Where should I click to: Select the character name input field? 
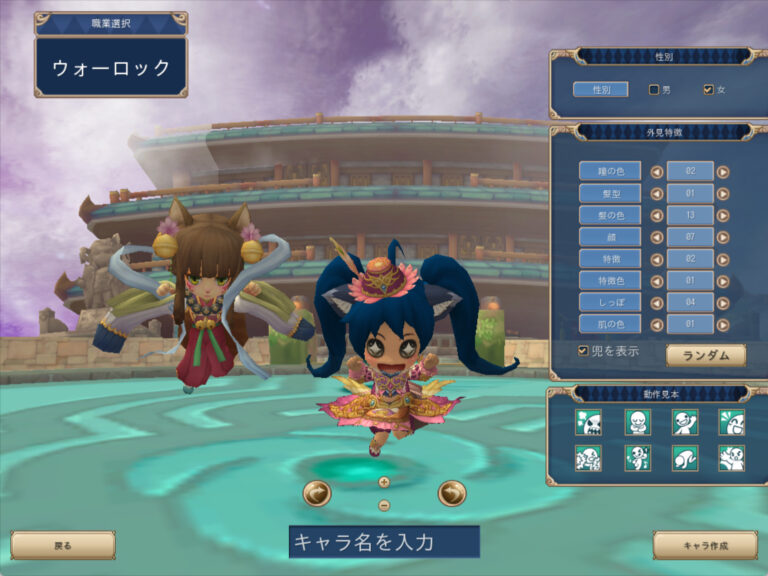pos(384,542)
